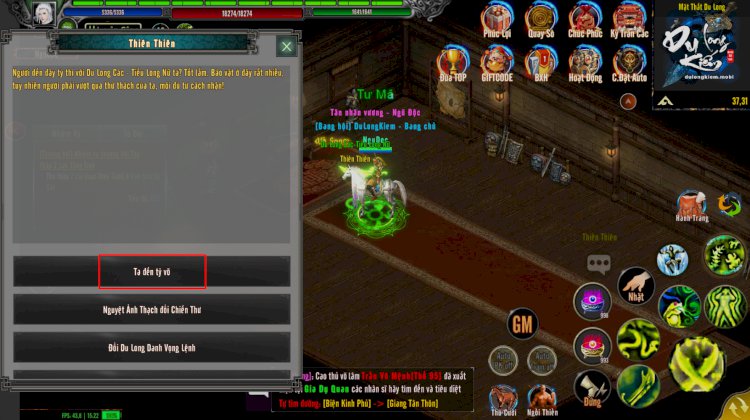Tap the Nhặt pickup hand button
The width and height of the screenshot is (750, 420).
636,285
